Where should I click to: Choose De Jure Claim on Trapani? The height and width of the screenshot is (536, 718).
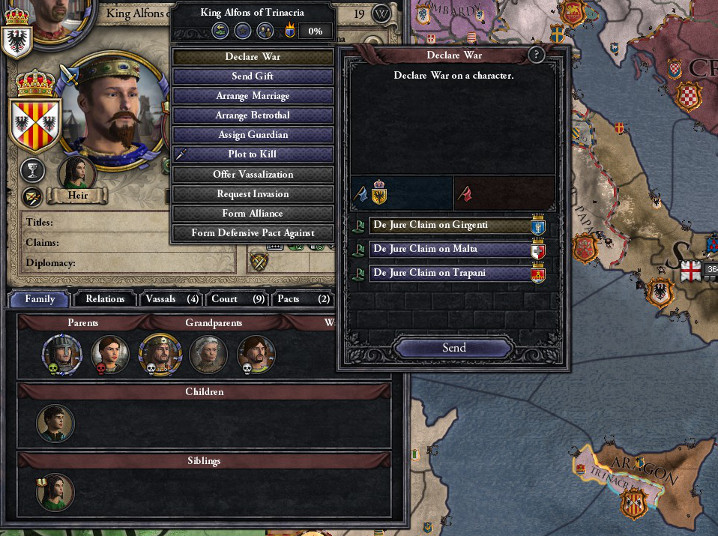tap(449, 273)
